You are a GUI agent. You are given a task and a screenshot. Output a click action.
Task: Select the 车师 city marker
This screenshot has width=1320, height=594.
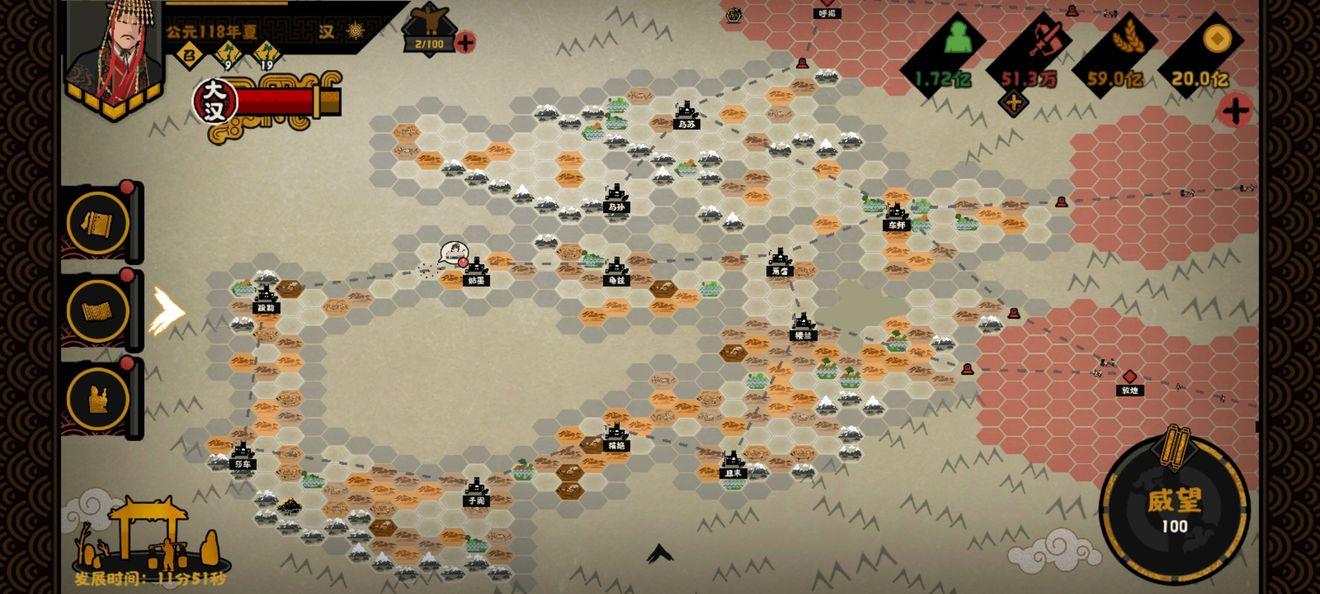(x=895, y=215)
